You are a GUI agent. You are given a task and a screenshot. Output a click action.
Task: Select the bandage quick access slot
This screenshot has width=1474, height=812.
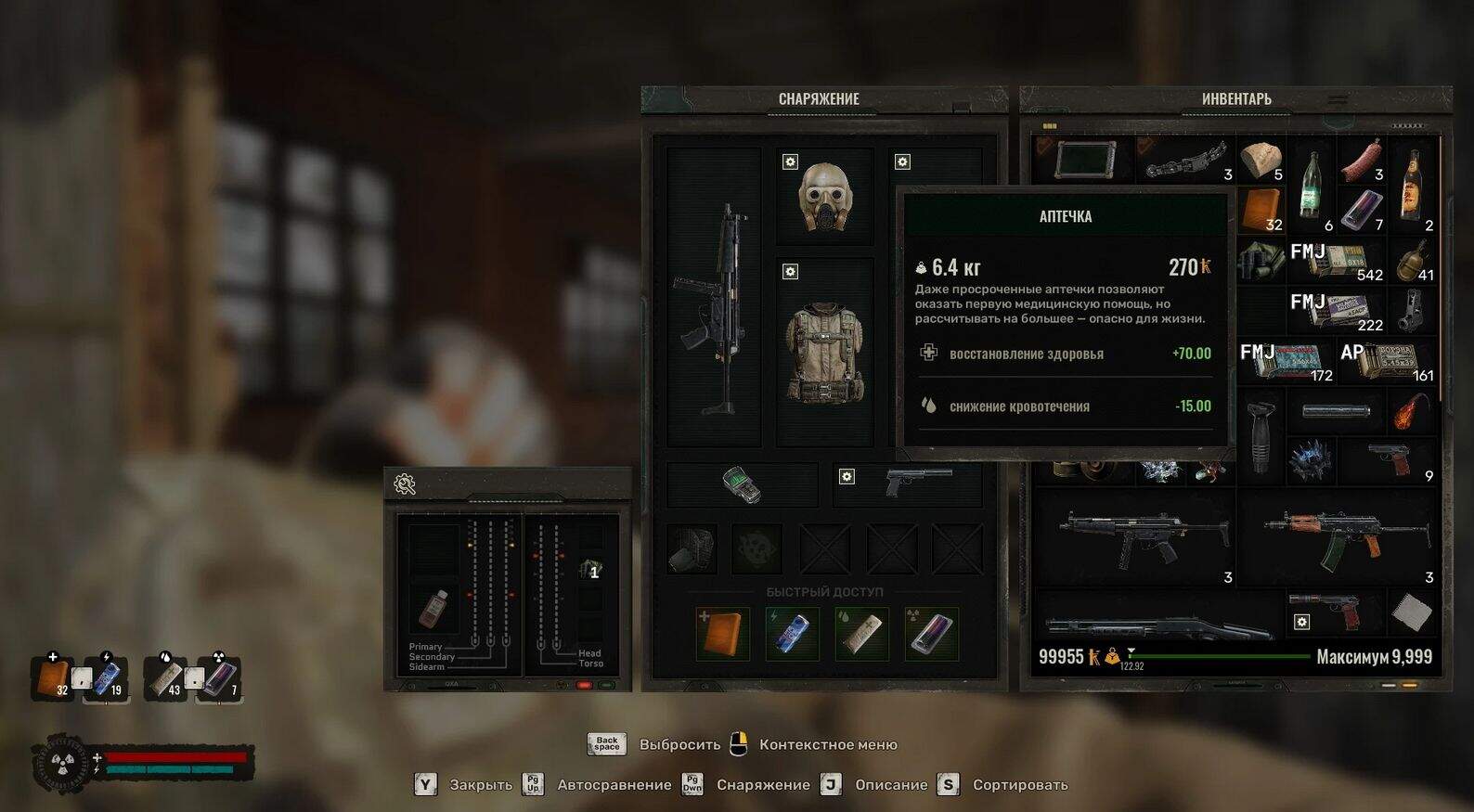861,633
